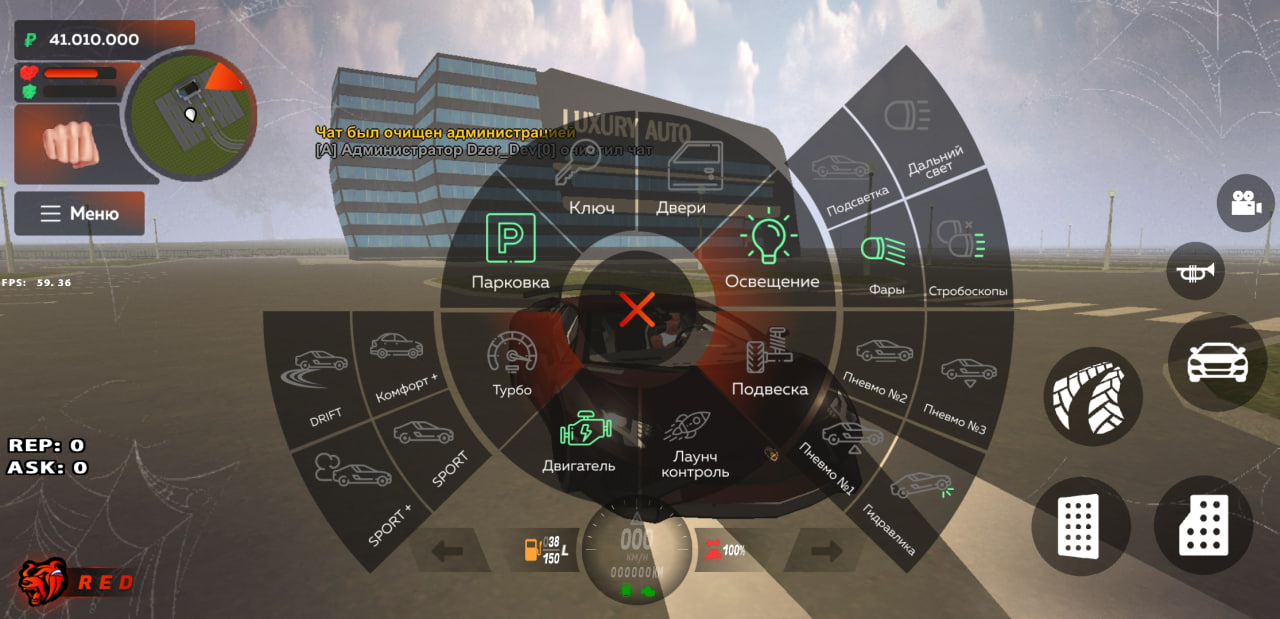Switch to Комфорт + mode
Image resolution: width=1280 pixels, height=619 pixels.
point(401,365)
